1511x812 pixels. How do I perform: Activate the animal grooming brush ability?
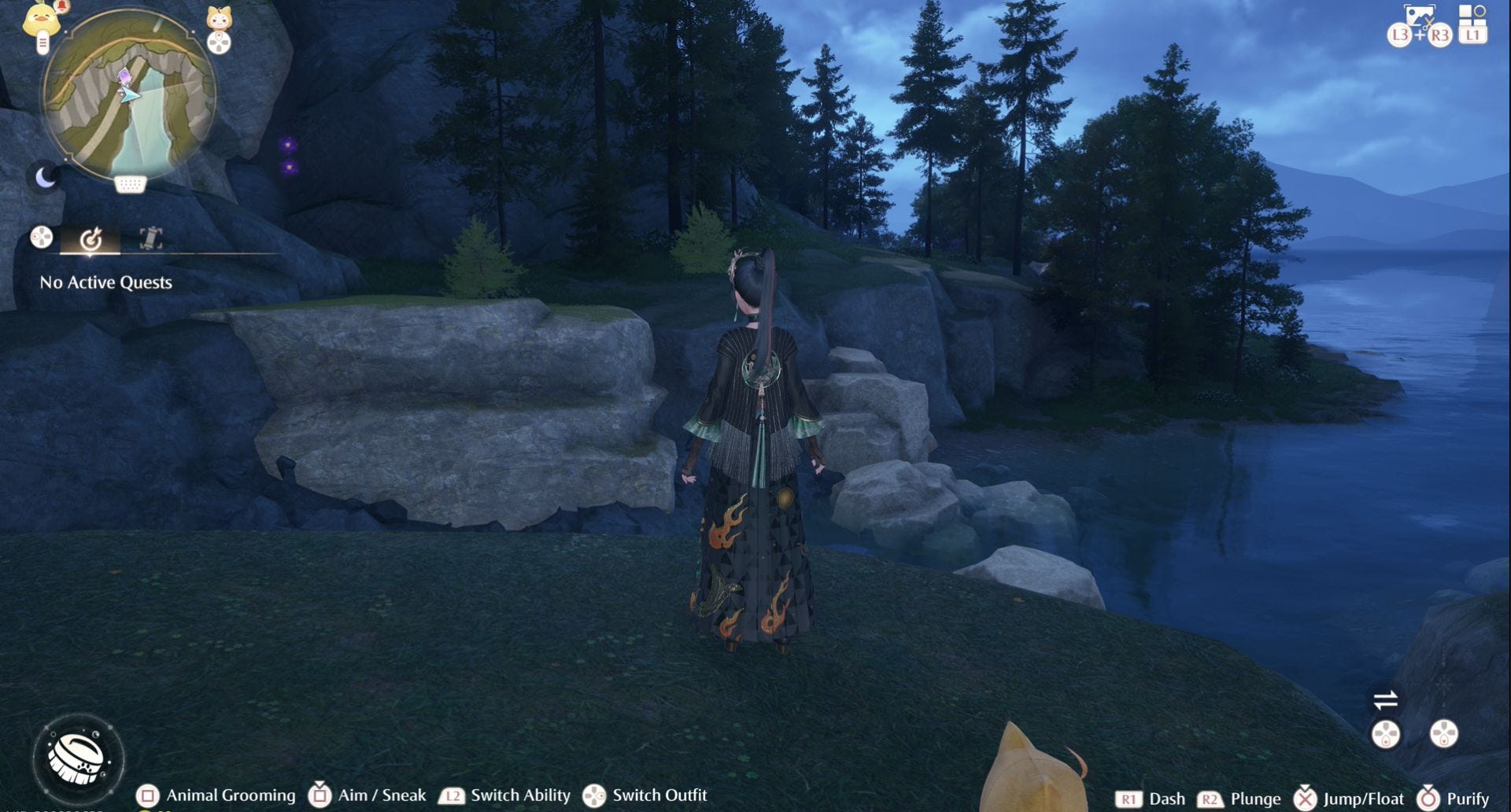[77, 758]
